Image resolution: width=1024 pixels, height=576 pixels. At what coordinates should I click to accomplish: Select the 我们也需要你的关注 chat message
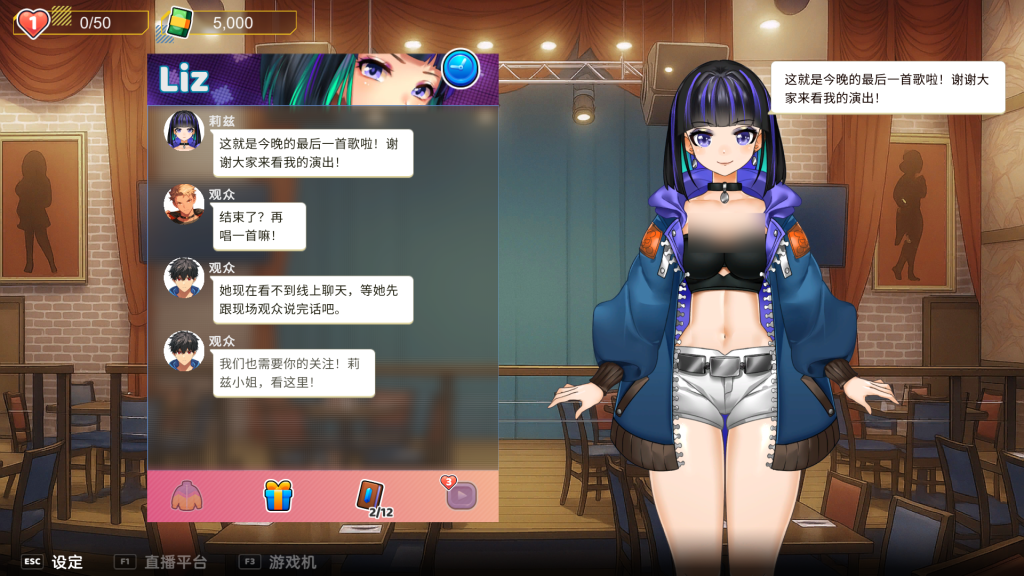tap(293, 373)
